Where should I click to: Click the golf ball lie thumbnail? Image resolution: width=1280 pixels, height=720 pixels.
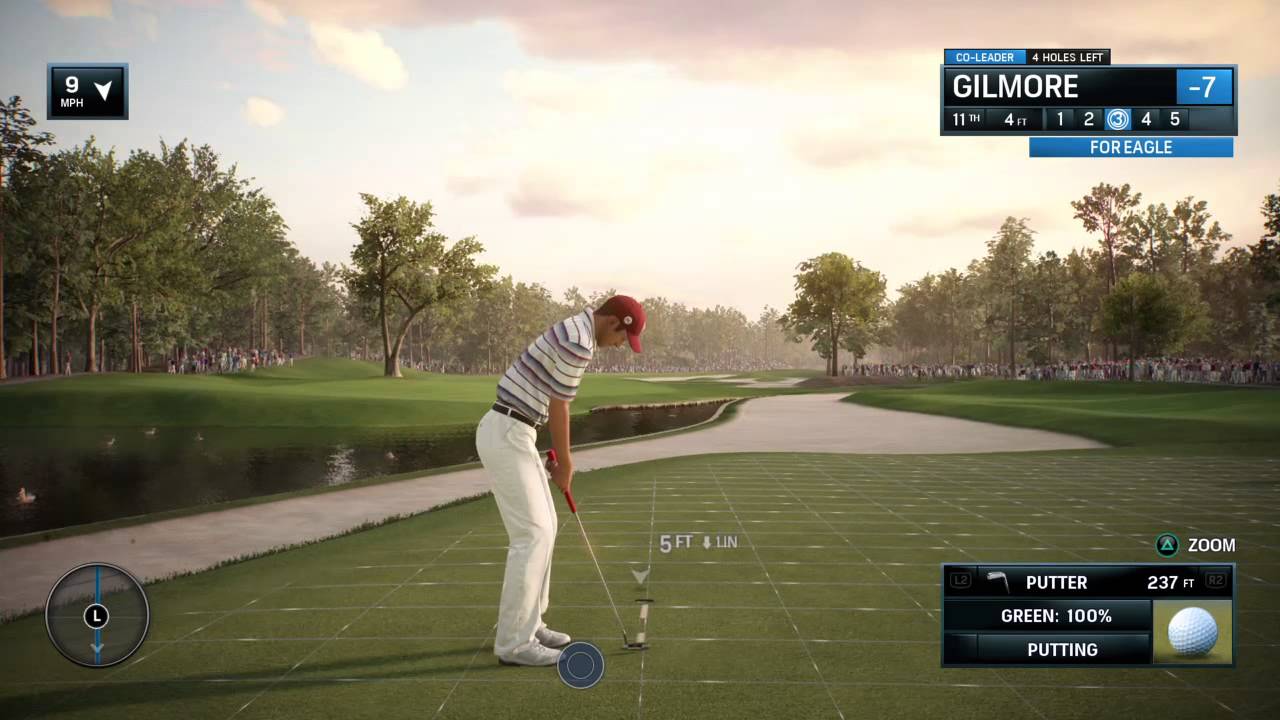tap(1193, 632)
